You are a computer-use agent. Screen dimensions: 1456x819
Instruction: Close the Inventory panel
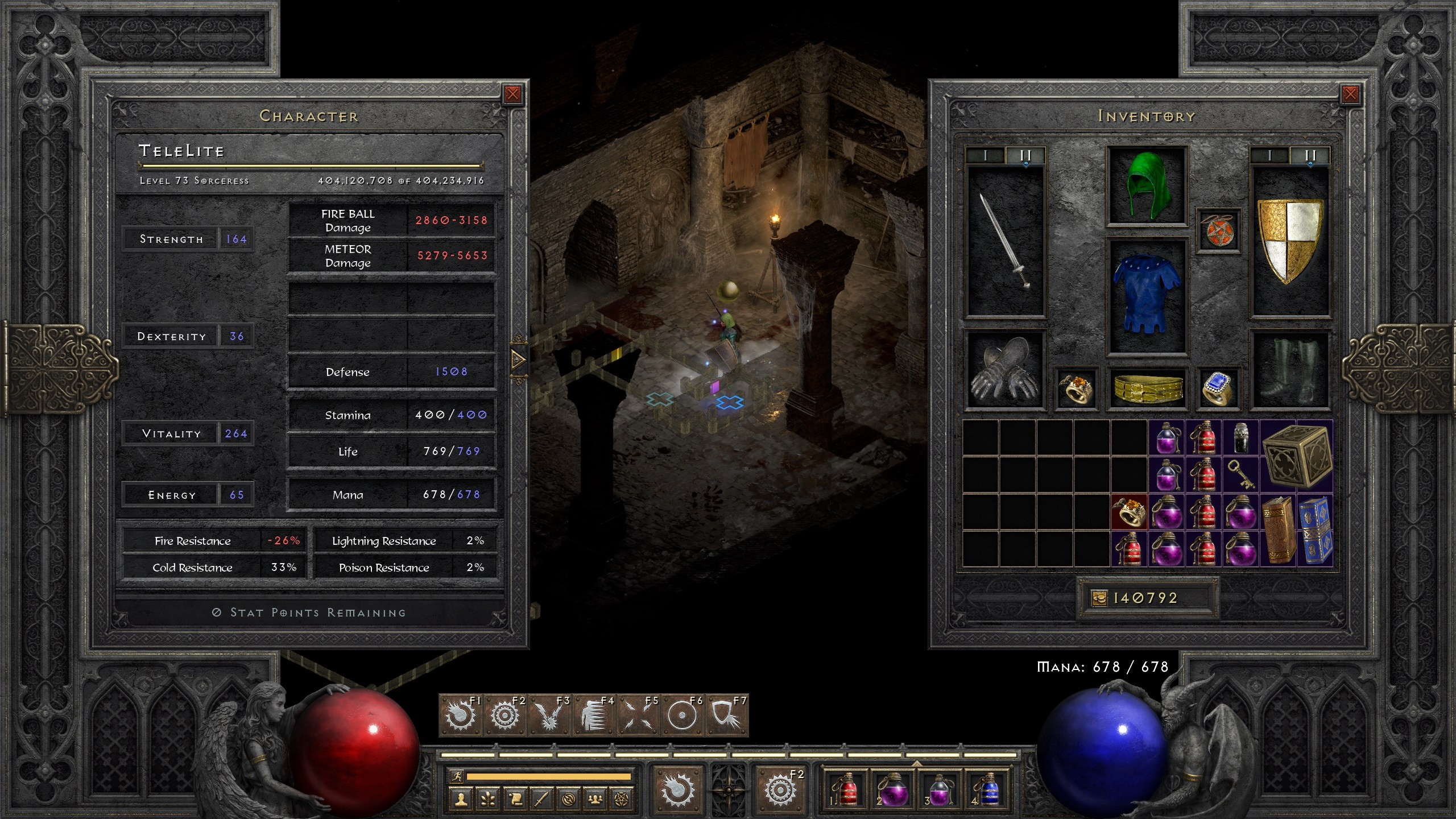[1350, 94]
